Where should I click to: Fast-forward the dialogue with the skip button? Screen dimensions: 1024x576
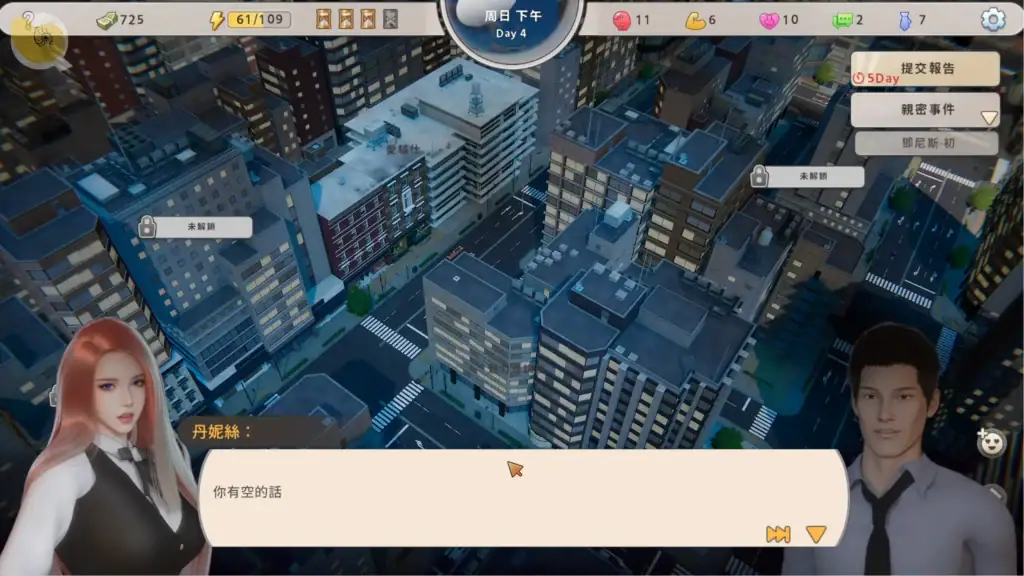(778, 534)
